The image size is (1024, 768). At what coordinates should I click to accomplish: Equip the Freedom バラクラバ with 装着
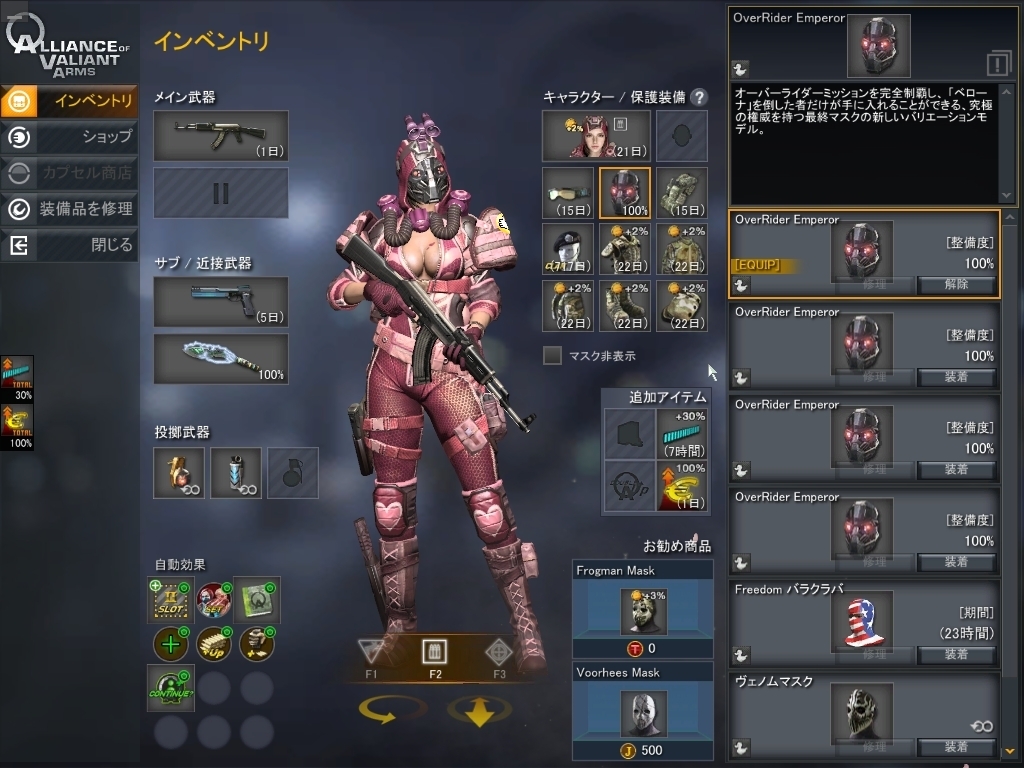tap(956, 655)
